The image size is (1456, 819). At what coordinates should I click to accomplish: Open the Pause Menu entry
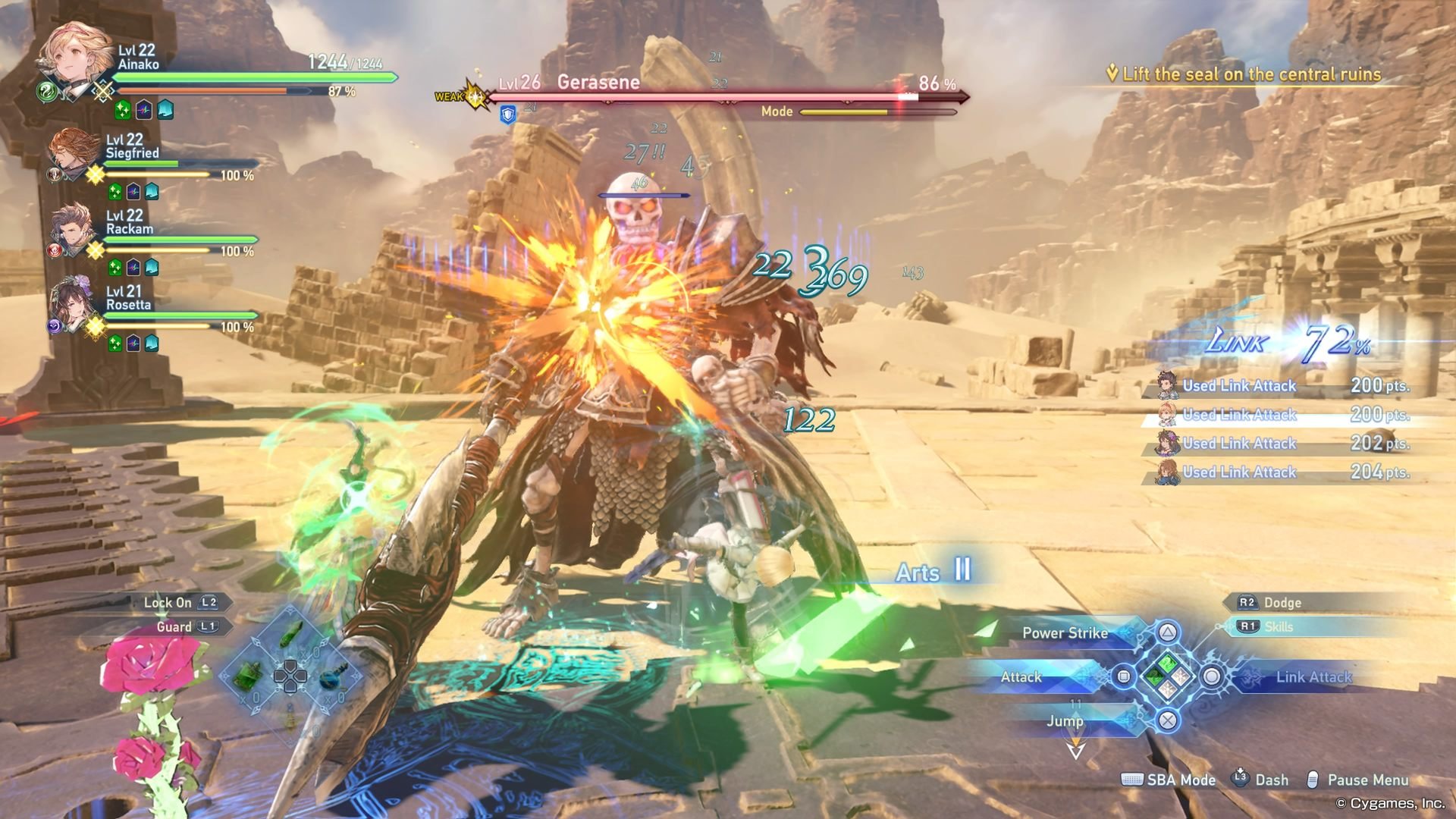pyautogui.click(x=1367, y=780)
